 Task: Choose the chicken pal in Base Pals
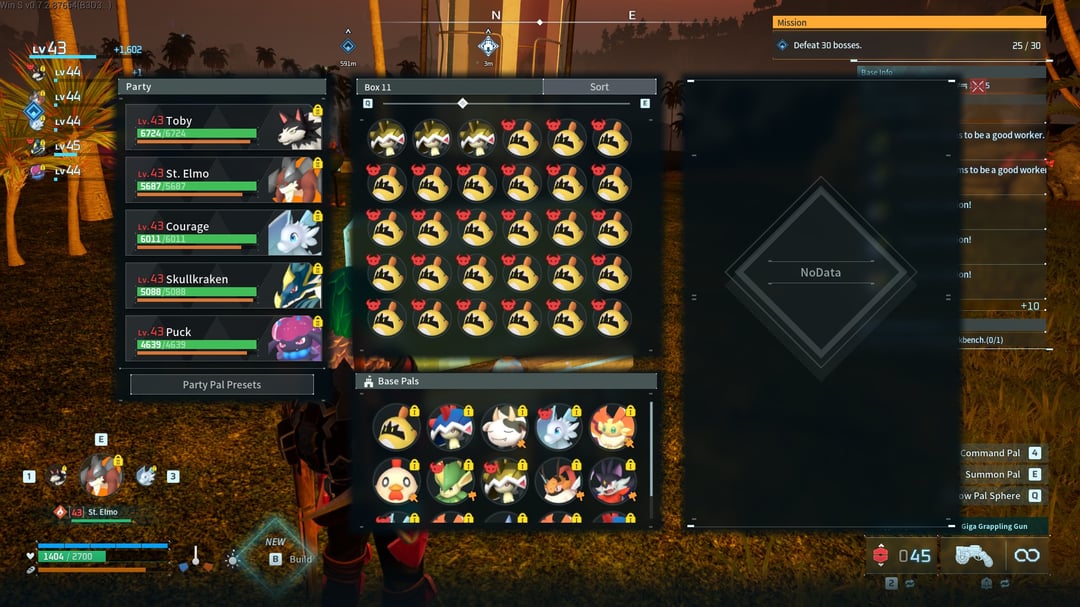click(x=396, y=481)
